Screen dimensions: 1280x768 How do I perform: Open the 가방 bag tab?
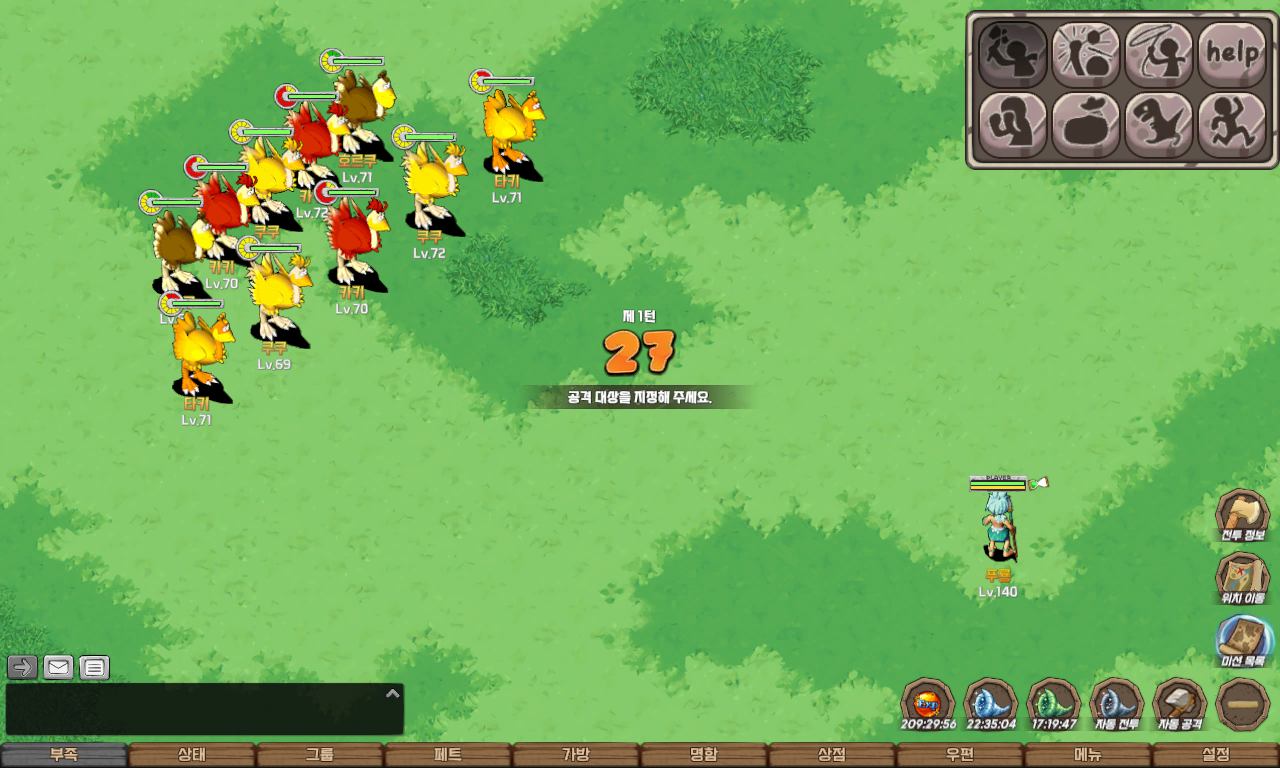pos(576,755)
